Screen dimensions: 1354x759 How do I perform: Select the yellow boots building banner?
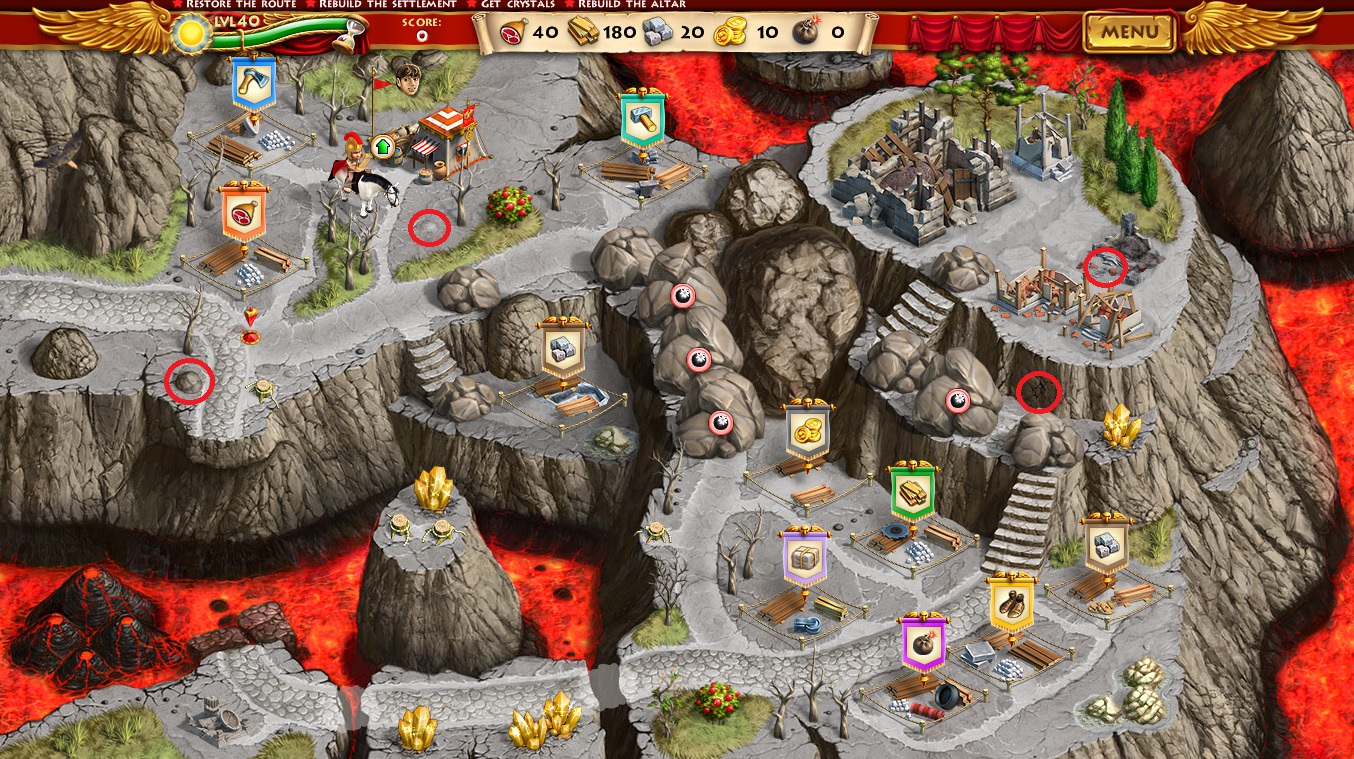click(x=1011, y=603)
